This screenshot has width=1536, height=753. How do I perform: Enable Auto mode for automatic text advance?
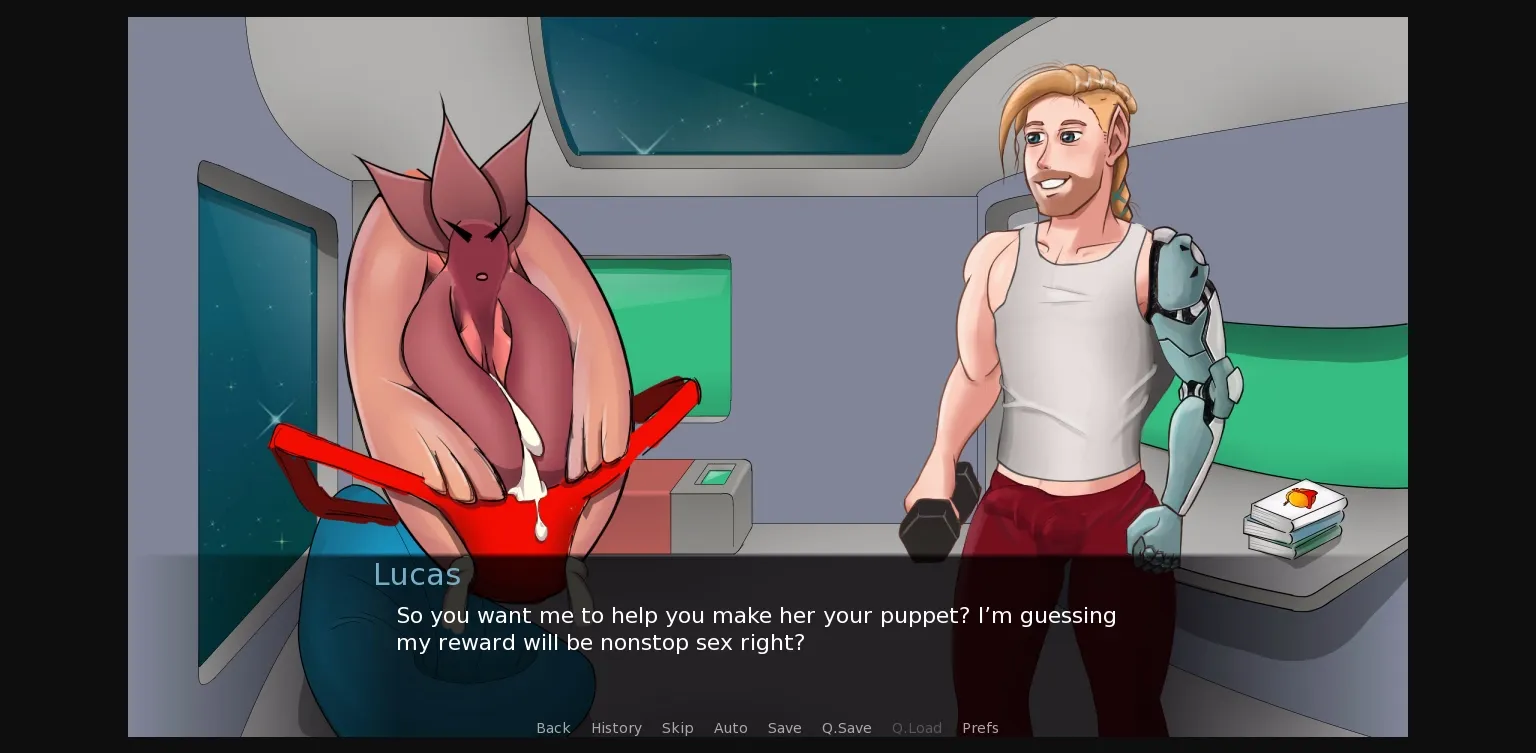(x=730, y=728)
